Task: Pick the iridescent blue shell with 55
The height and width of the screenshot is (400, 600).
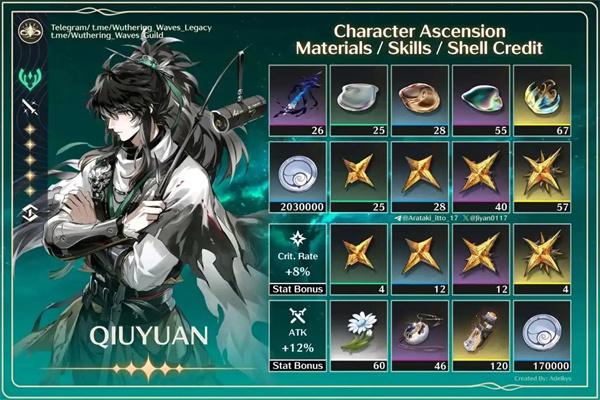Action: pos(481,99)
